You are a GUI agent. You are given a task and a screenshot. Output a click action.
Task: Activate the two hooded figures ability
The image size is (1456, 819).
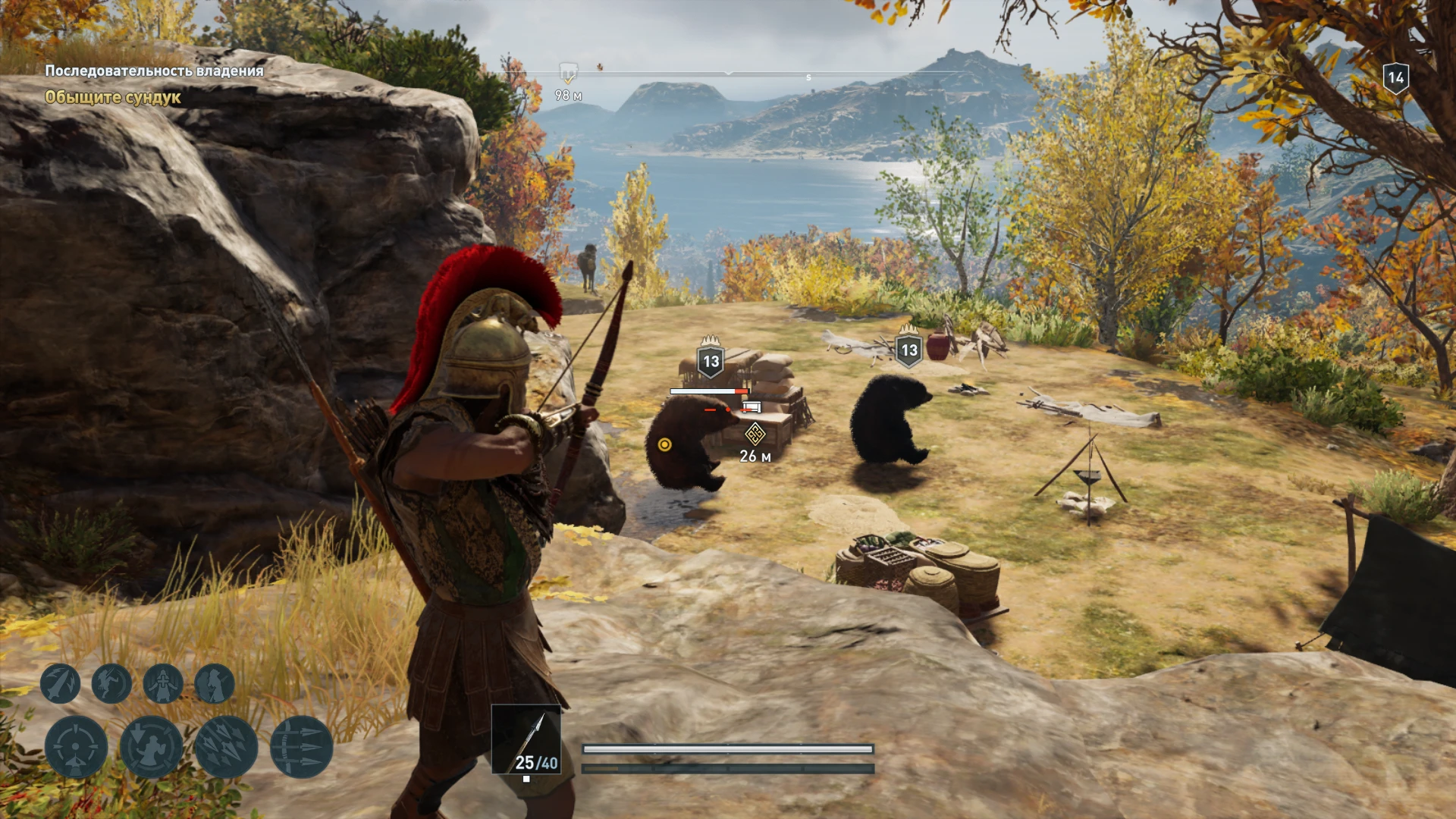[x=215, y=683]
